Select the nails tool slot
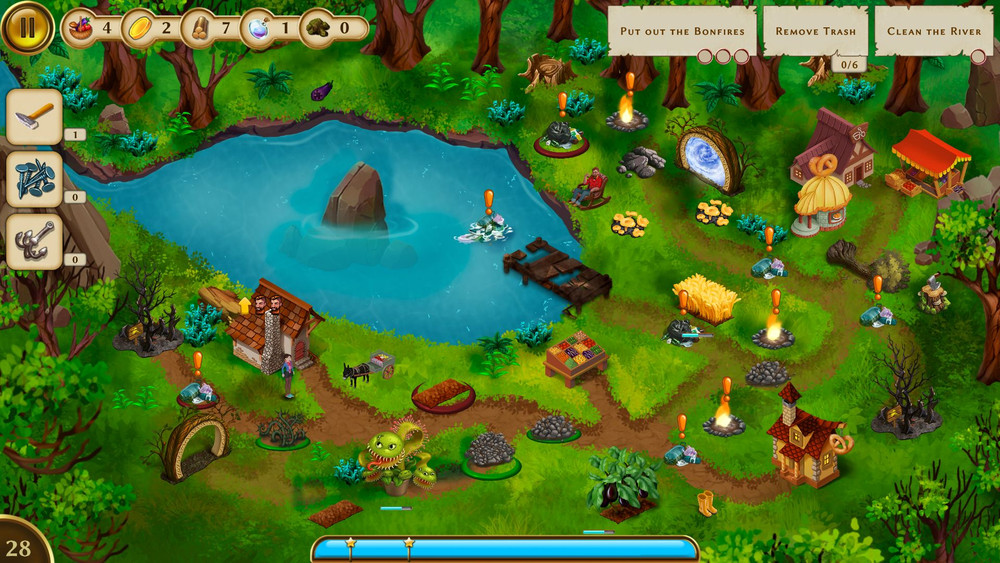The image size is (1000, 563). [35, 179]
